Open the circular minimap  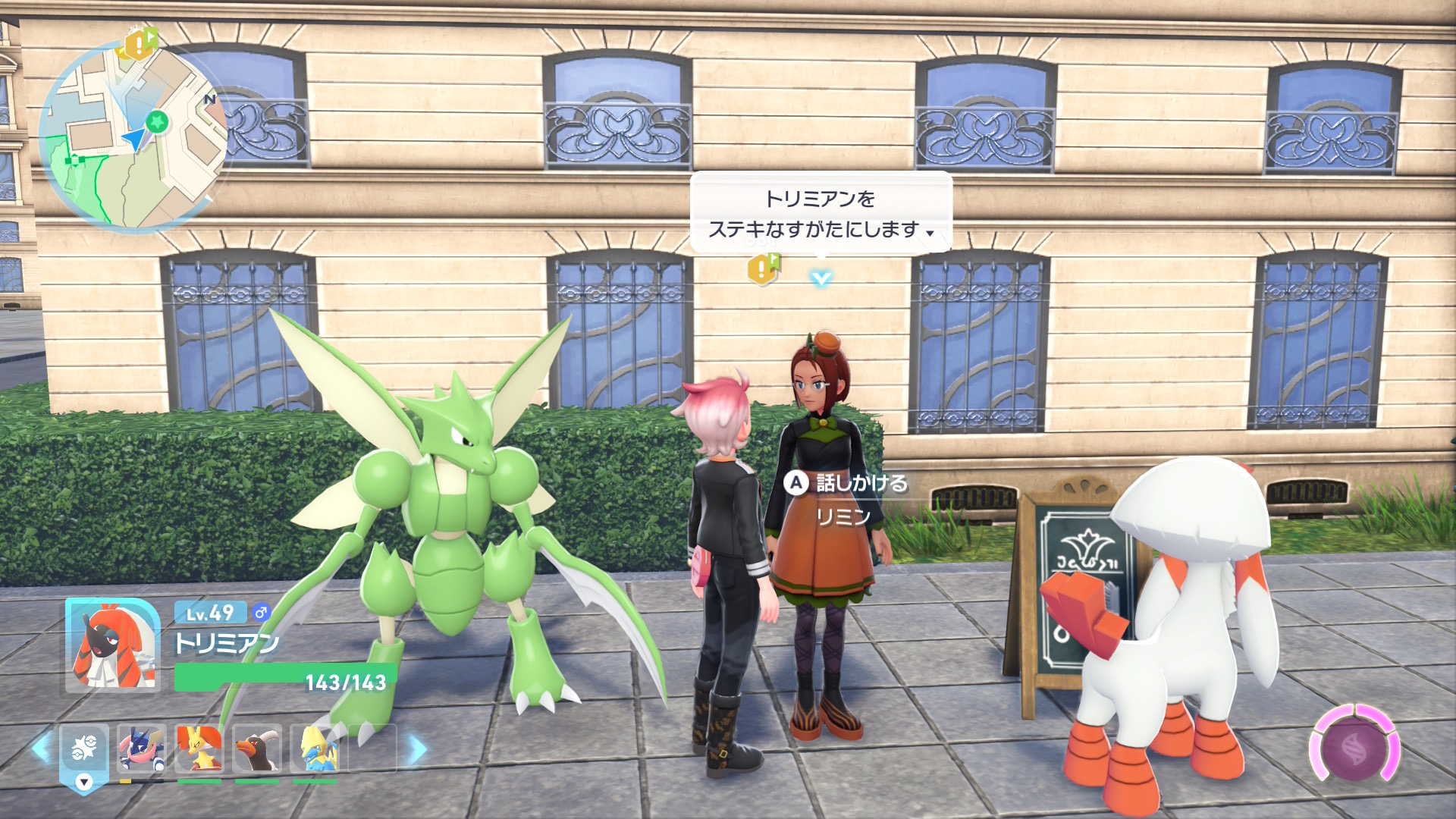(133, 136)
